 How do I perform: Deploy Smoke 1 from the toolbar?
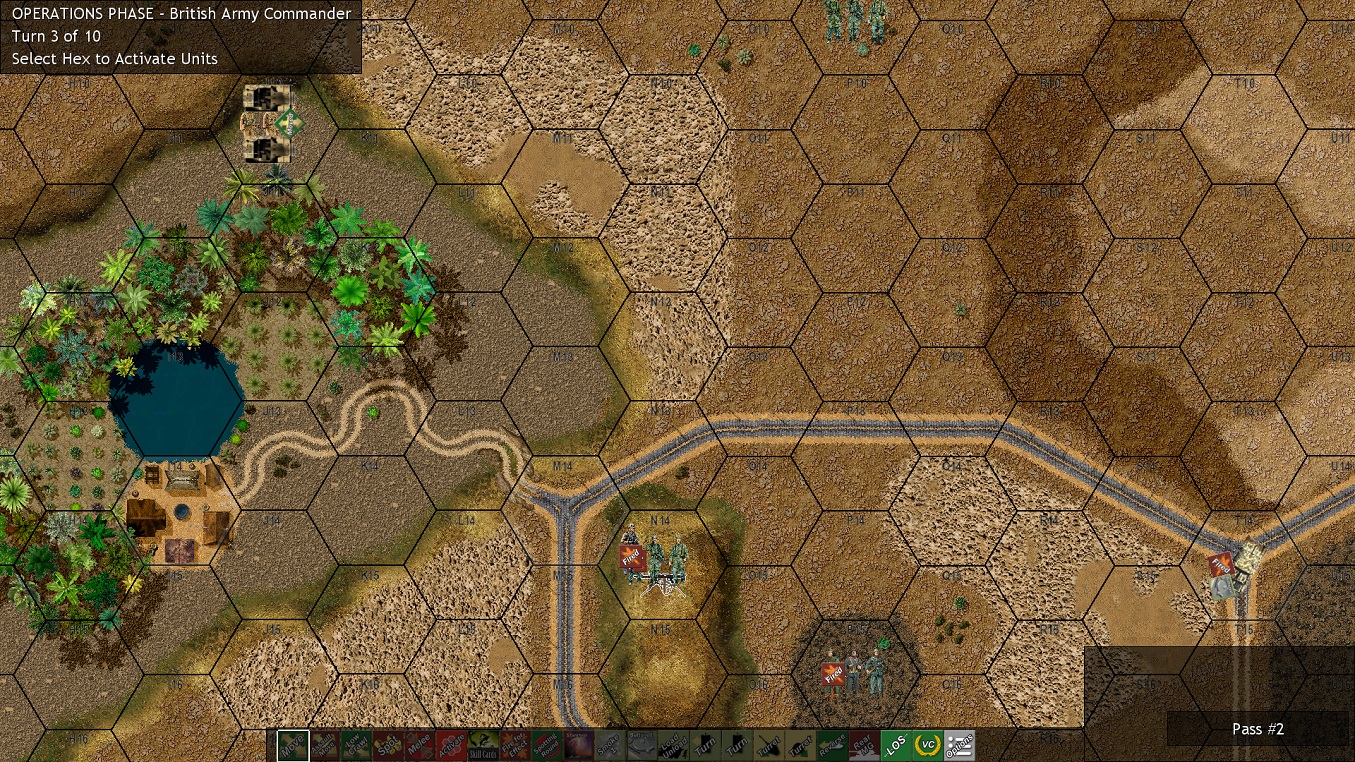pos(609,744)
